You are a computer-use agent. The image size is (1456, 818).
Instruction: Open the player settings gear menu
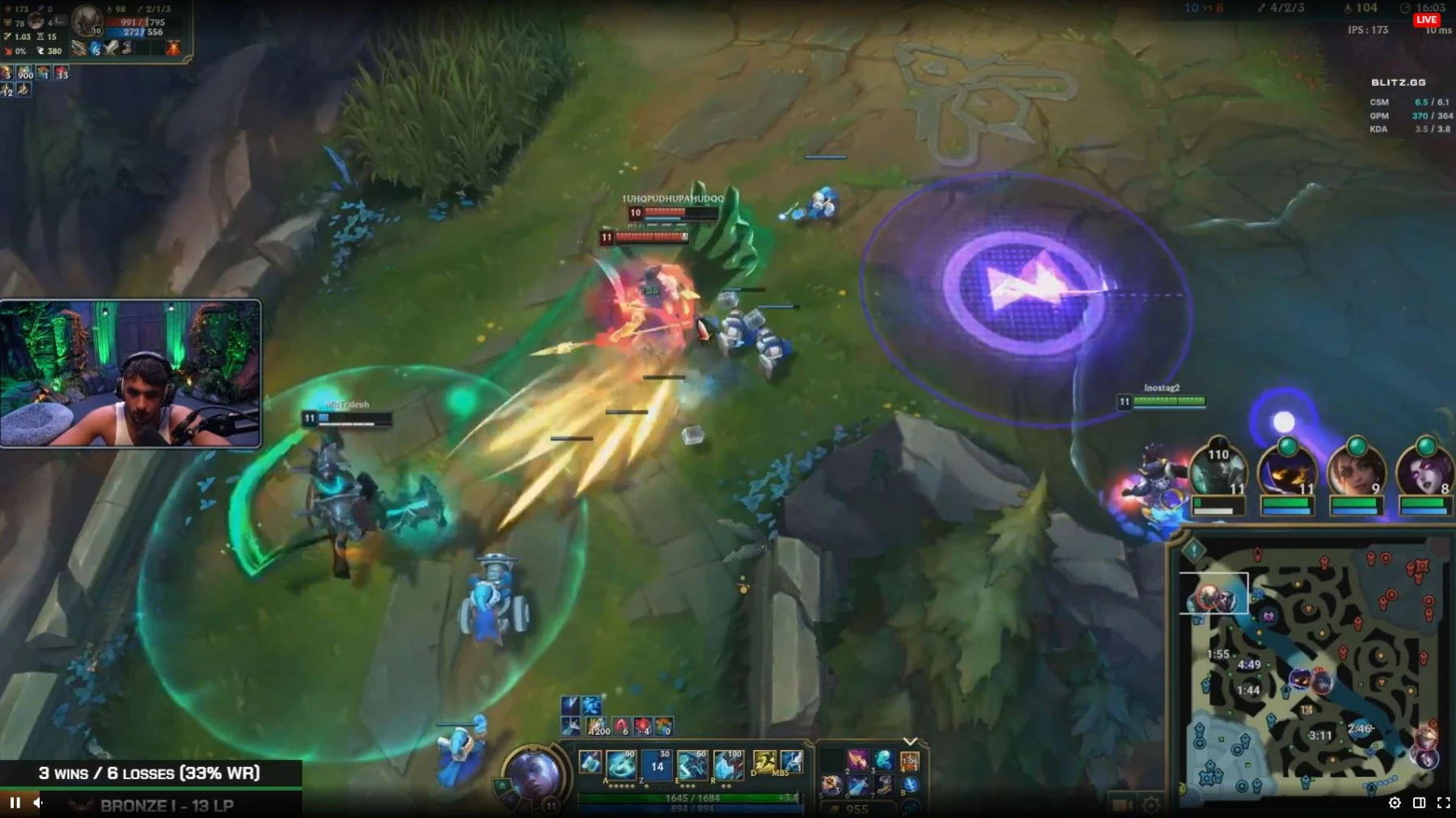pyautogui.click(x=1395, y=802)
